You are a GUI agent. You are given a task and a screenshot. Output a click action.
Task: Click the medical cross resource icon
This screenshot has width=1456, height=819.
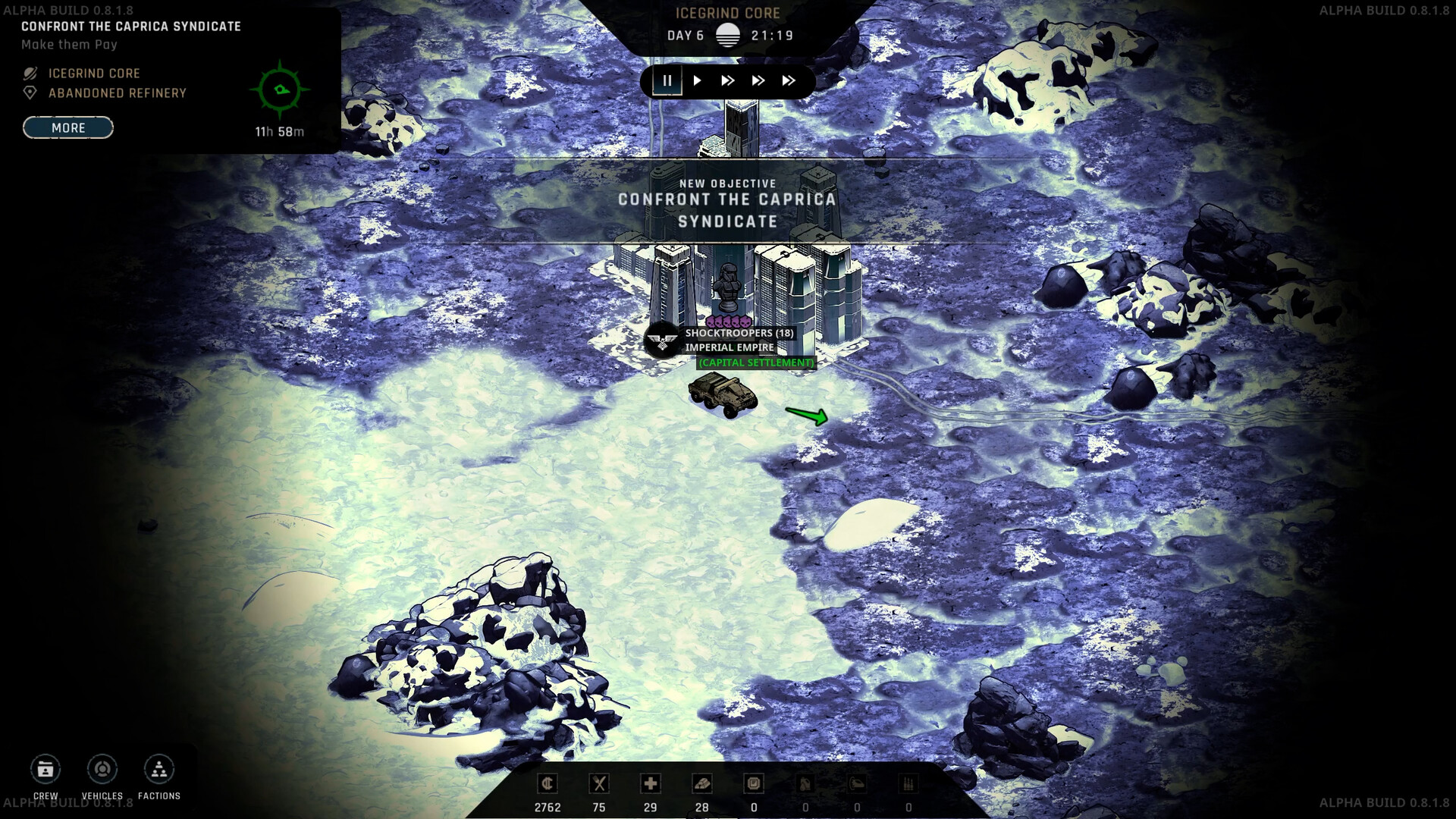651,783
